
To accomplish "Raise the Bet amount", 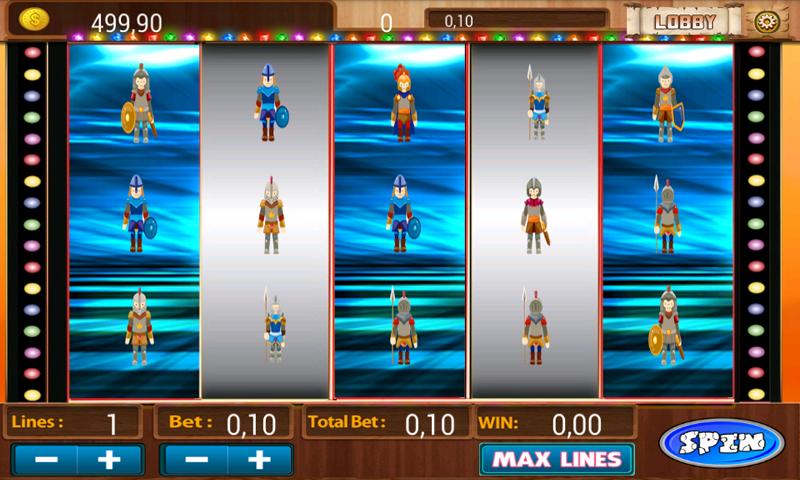I will point(260,459).
